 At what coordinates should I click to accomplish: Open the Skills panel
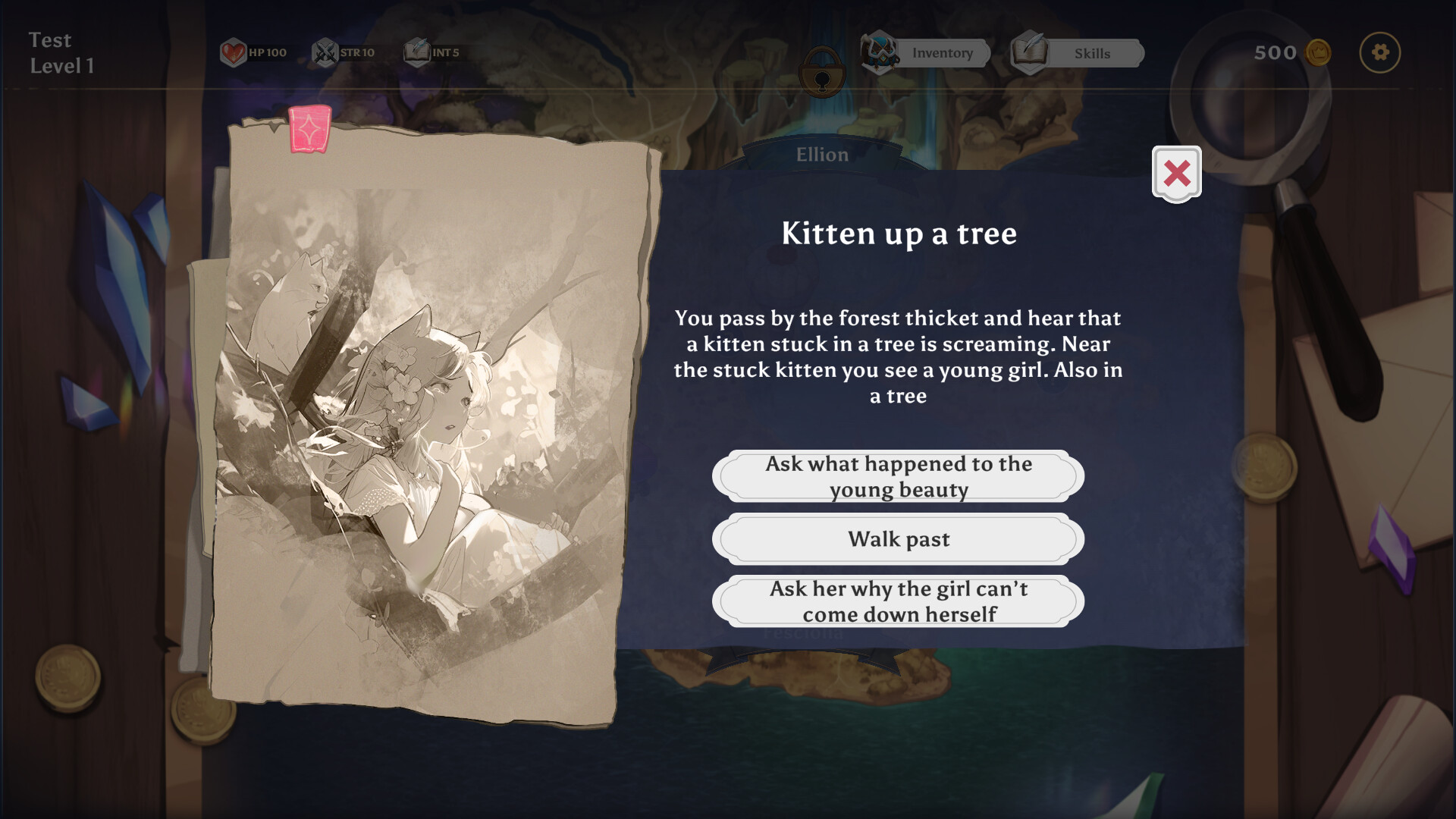point(1078,53)
